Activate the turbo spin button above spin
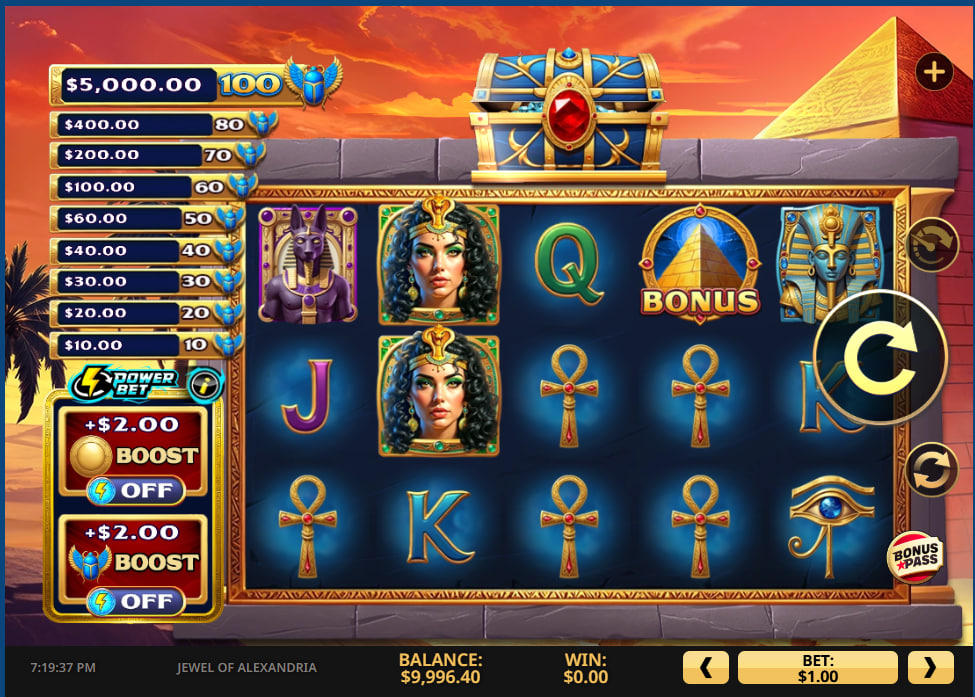 [930, 244]
